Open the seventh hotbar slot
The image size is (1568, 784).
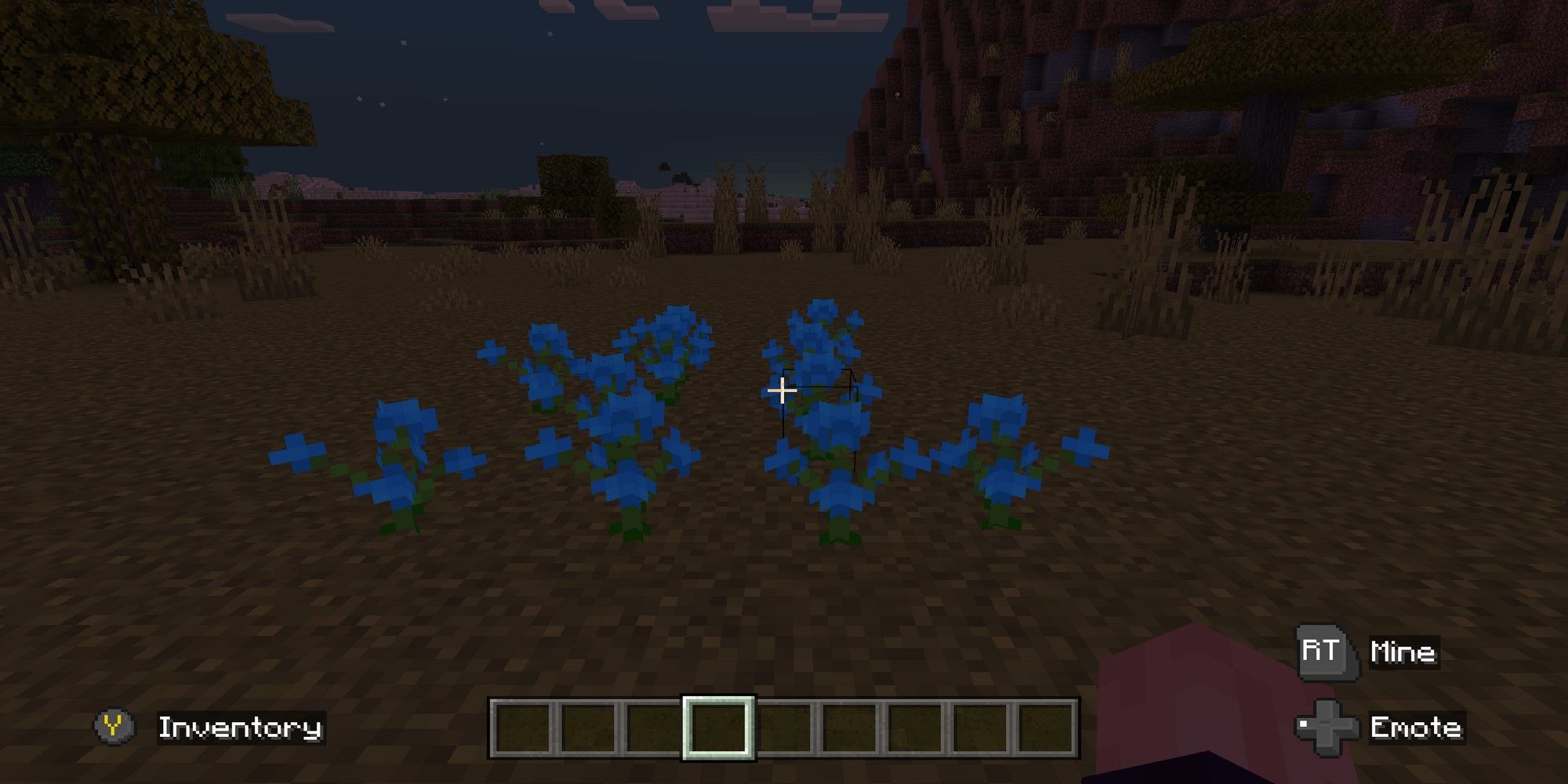(916, 728)
